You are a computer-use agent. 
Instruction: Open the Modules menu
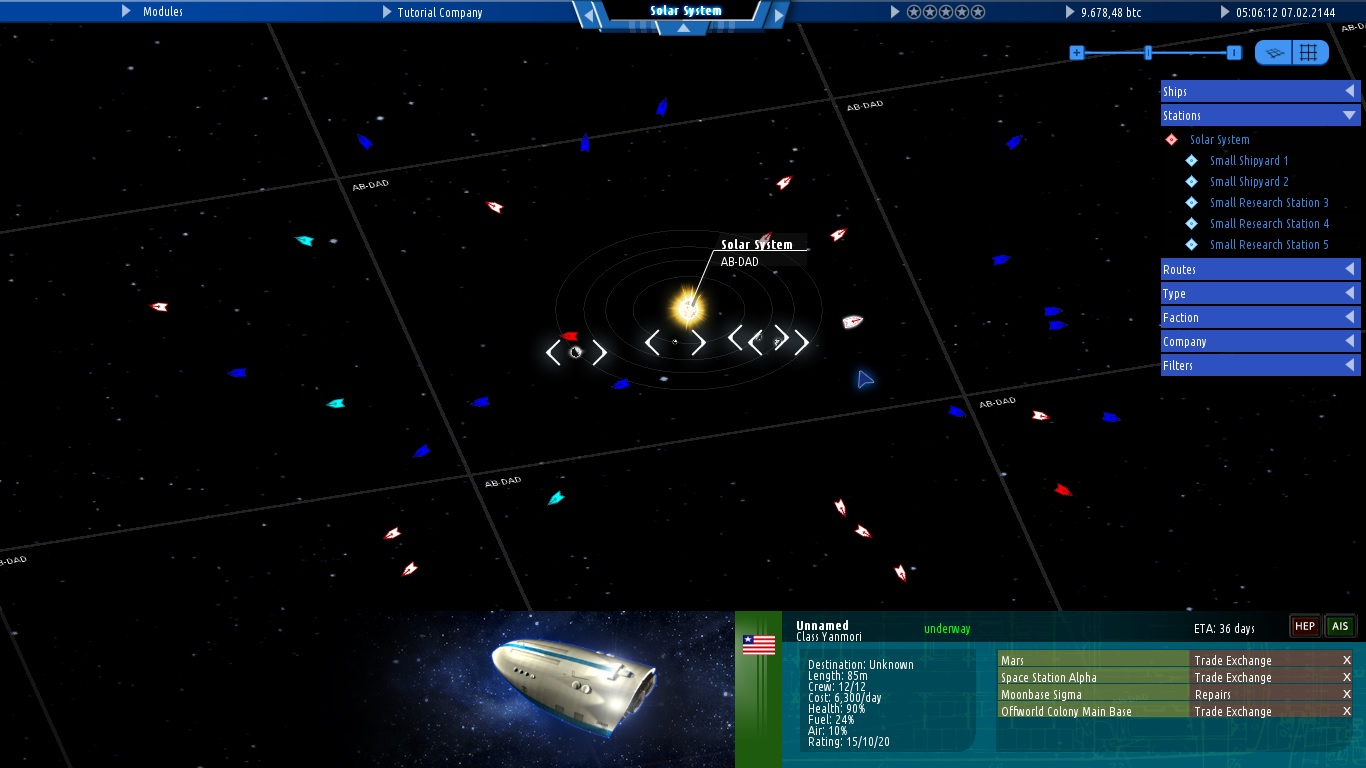161,12
